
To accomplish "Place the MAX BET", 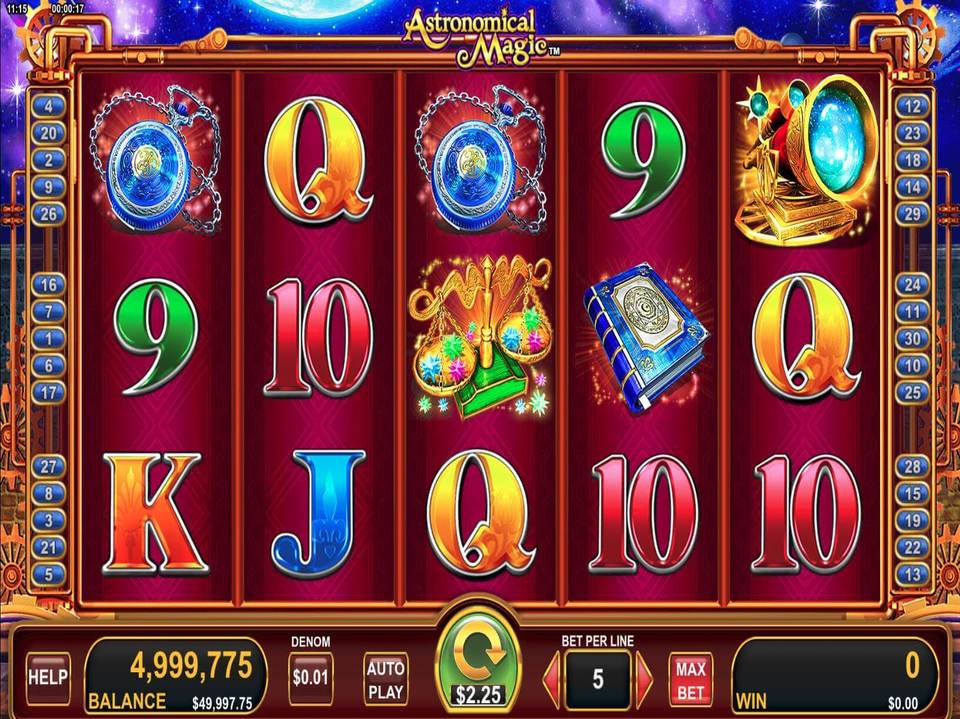I will coord(690,679).
